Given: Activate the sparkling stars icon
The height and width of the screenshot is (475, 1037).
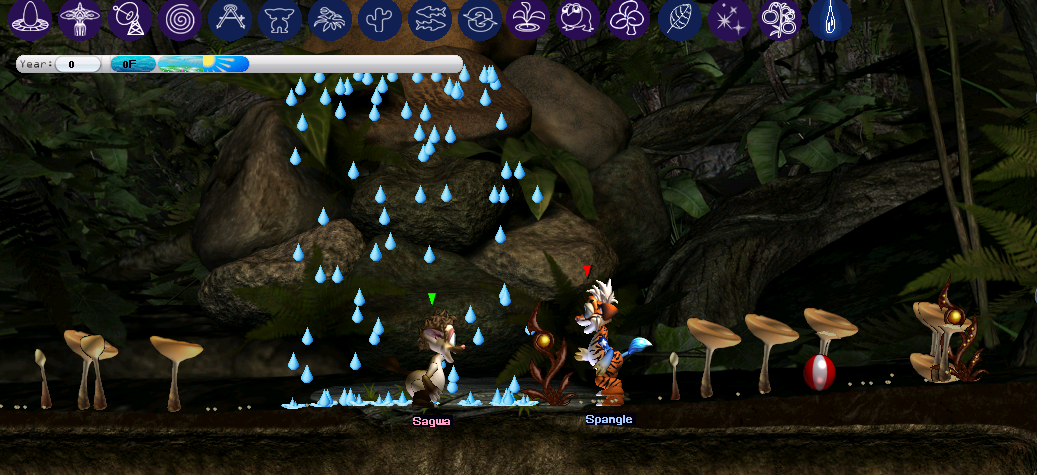Looking at the screenshot, I should [x=730, y=19].
